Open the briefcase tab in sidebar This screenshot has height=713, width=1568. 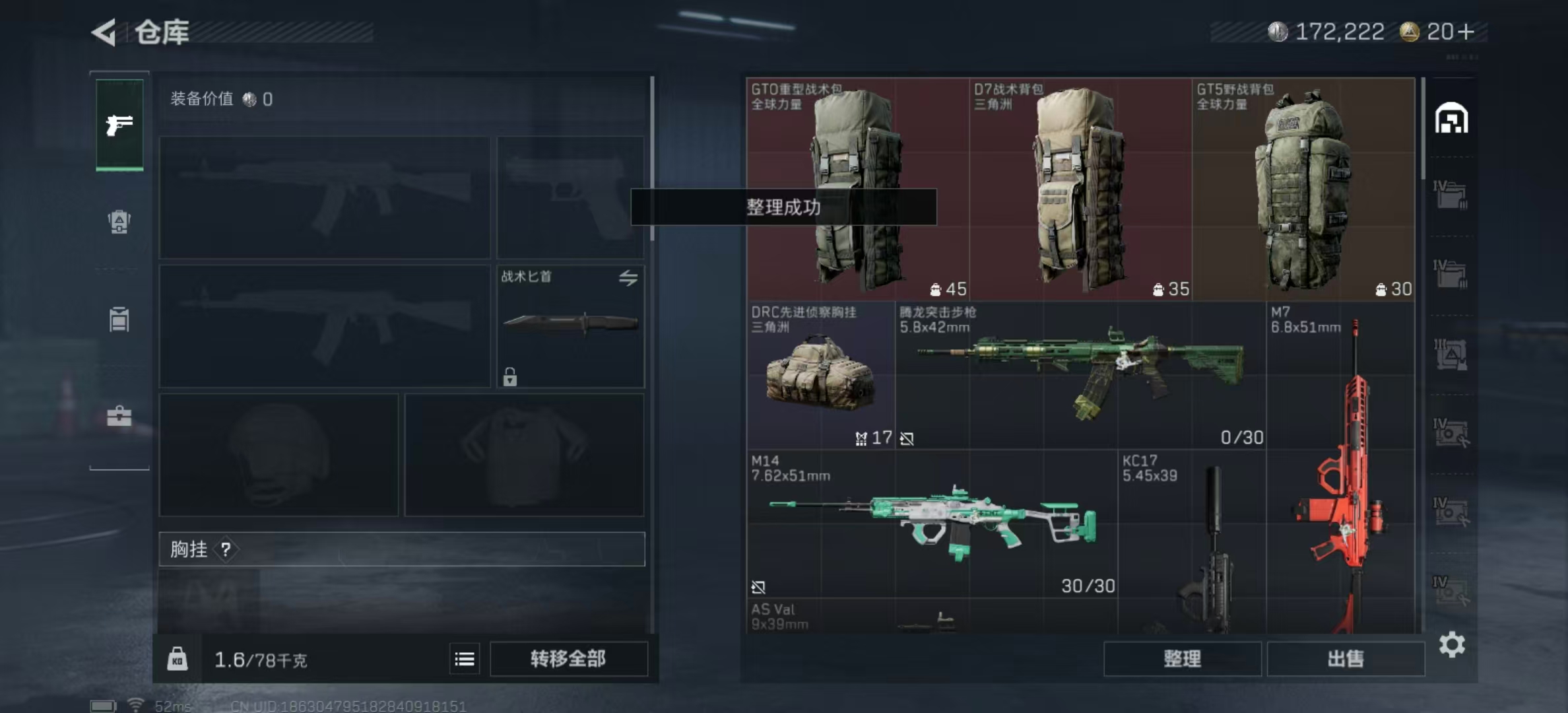point(119,416)
